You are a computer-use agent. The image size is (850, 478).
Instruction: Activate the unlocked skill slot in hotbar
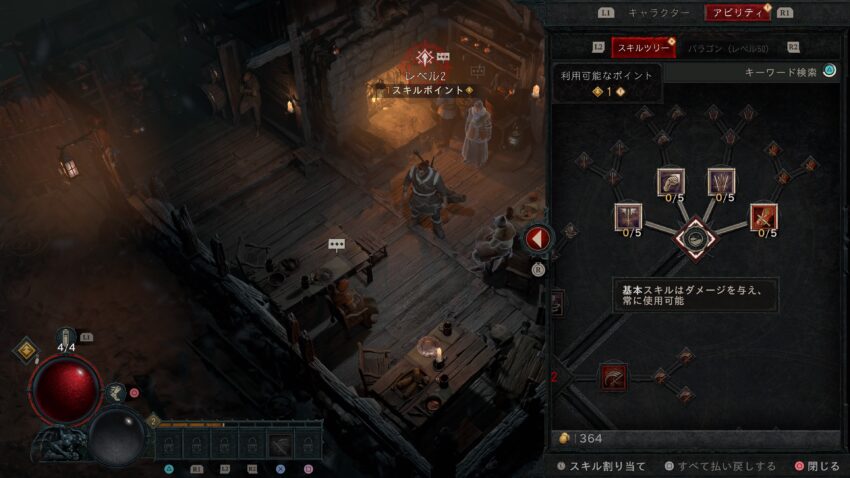(x=281, y=445)
